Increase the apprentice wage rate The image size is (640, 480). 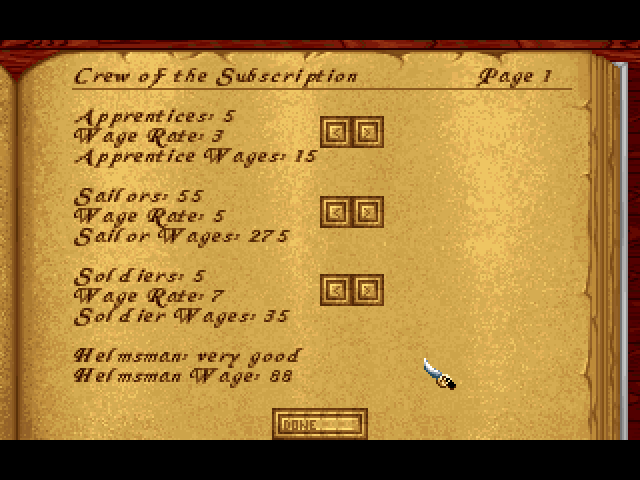(x=368, y=131)
